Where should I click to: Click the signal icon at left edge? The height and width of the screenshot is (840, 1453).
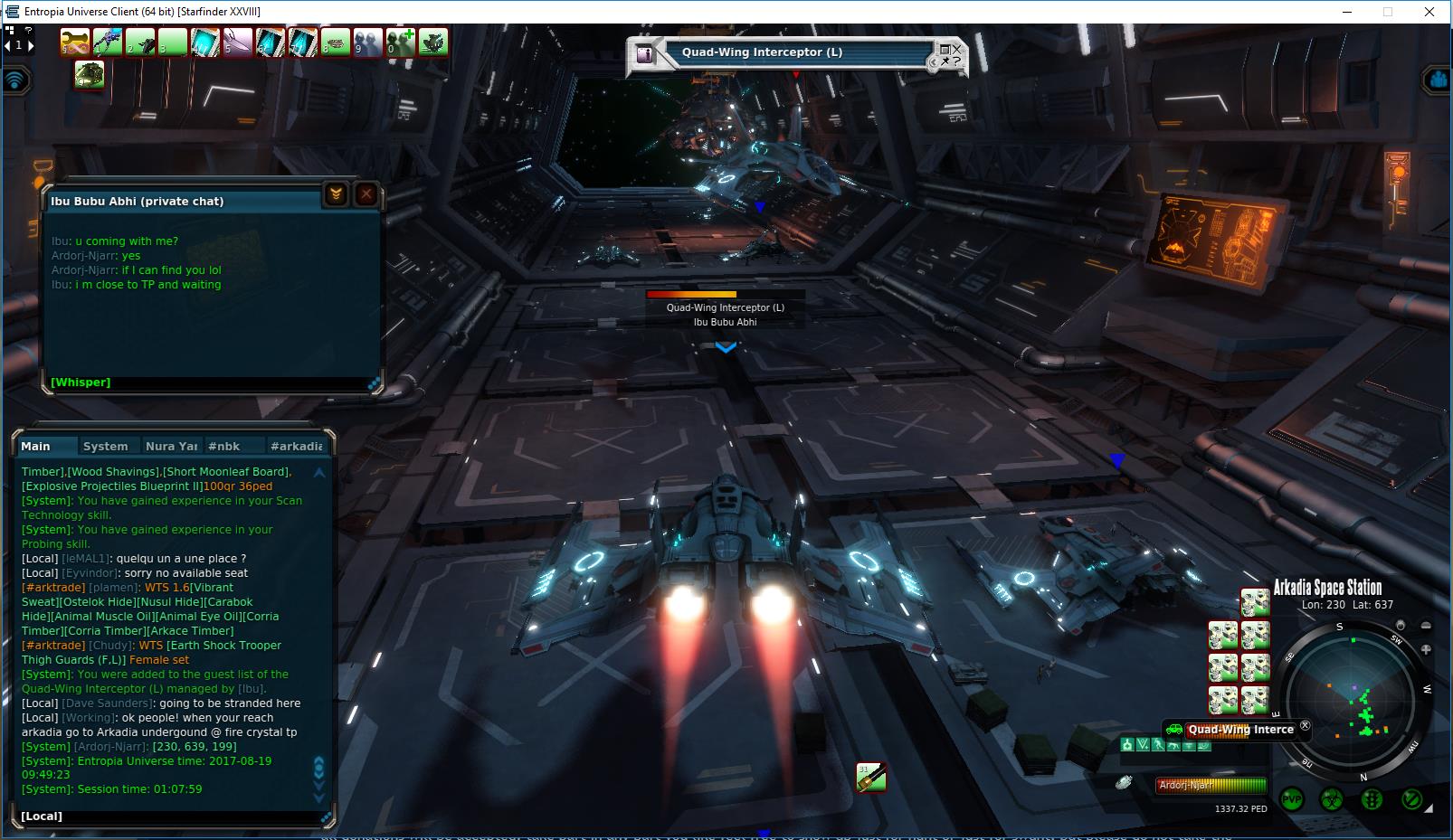tap(15, 80)
